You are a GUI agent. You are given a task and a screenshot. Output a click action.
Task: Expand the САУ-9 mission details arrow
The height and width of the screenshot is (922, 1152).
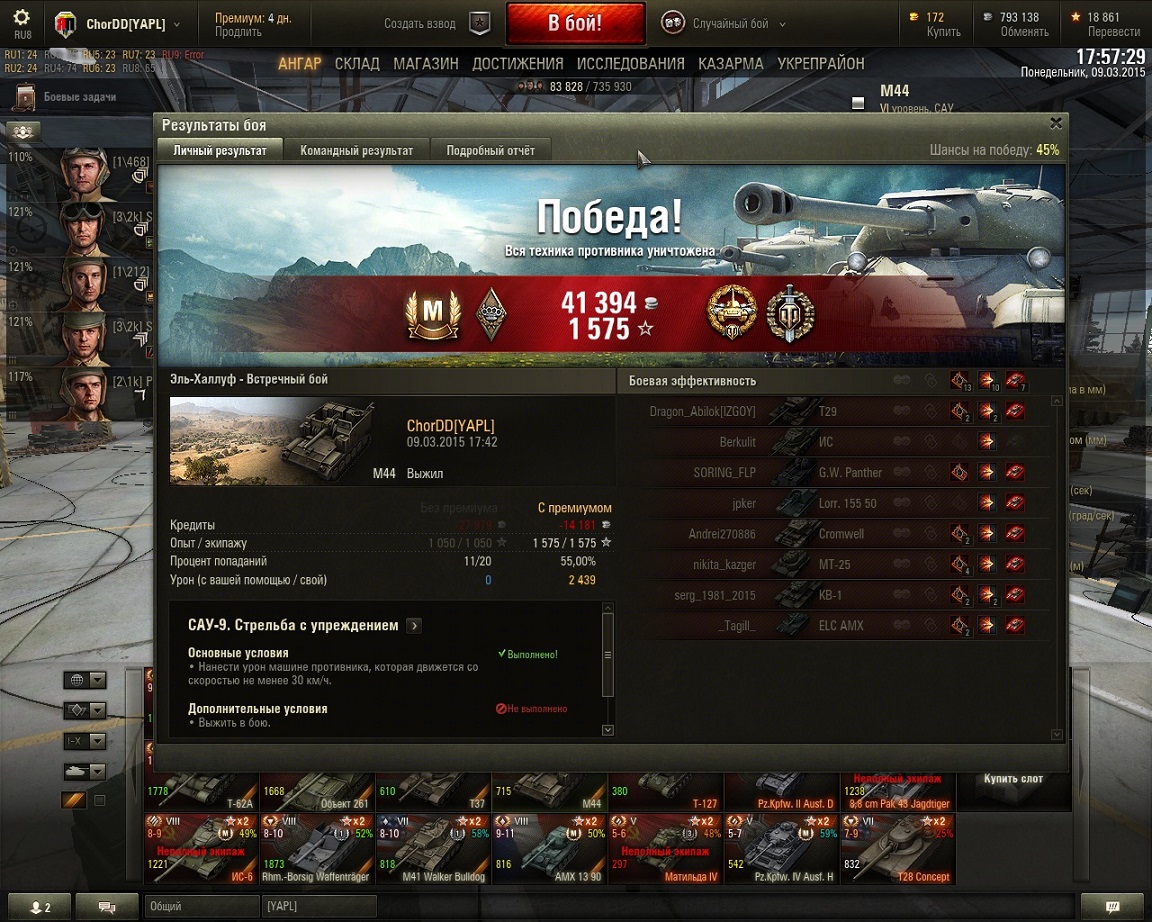(x=414, y=626)
